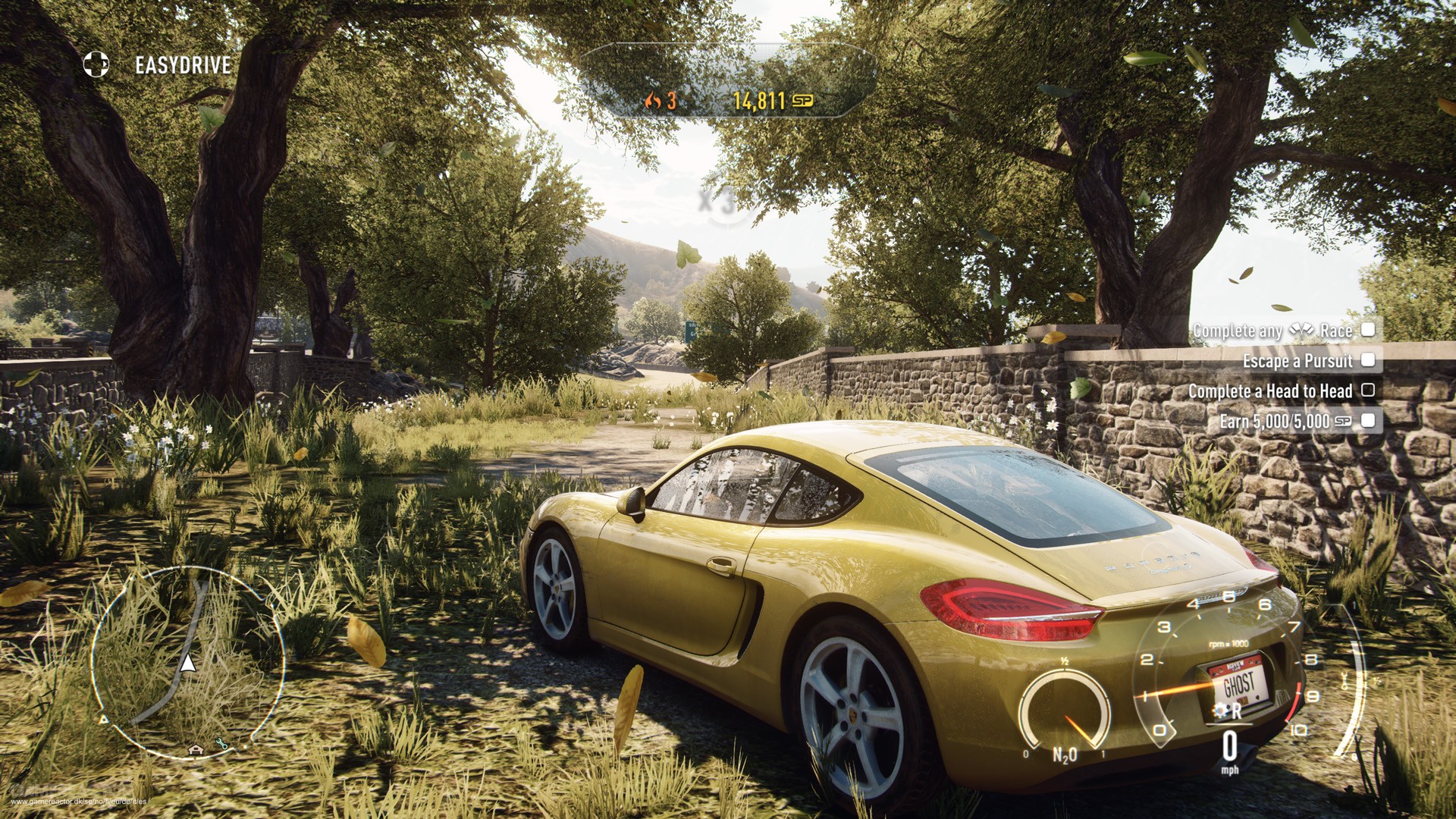The height and width of the screenshot is (819, 1456).
Task: Click the heat level flame icon
Action: pos(652,100)
